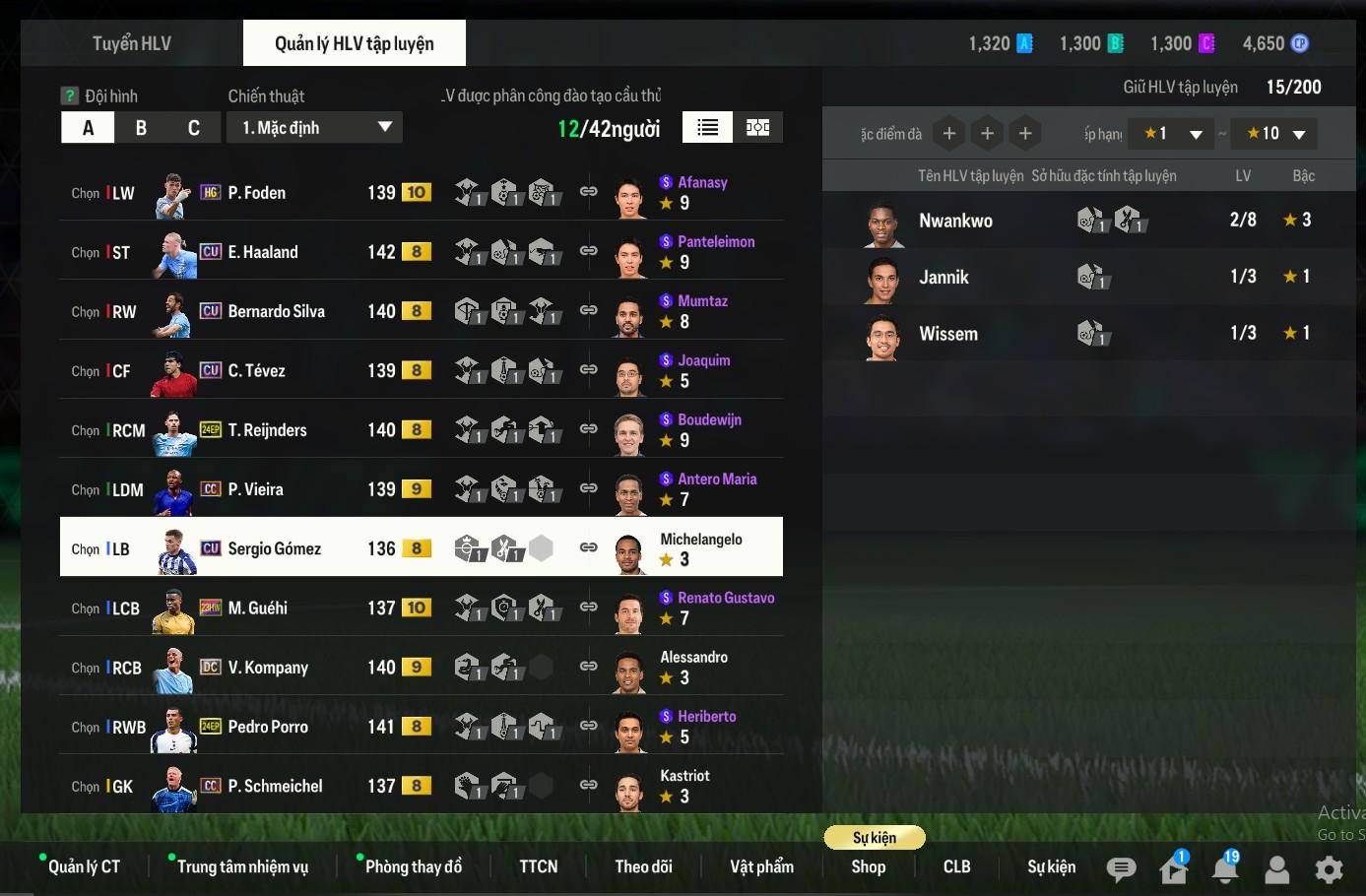Switch to the Tuyển HLV tab
This screenshot has height=896, width=1366.
click(x=132, y=43)
